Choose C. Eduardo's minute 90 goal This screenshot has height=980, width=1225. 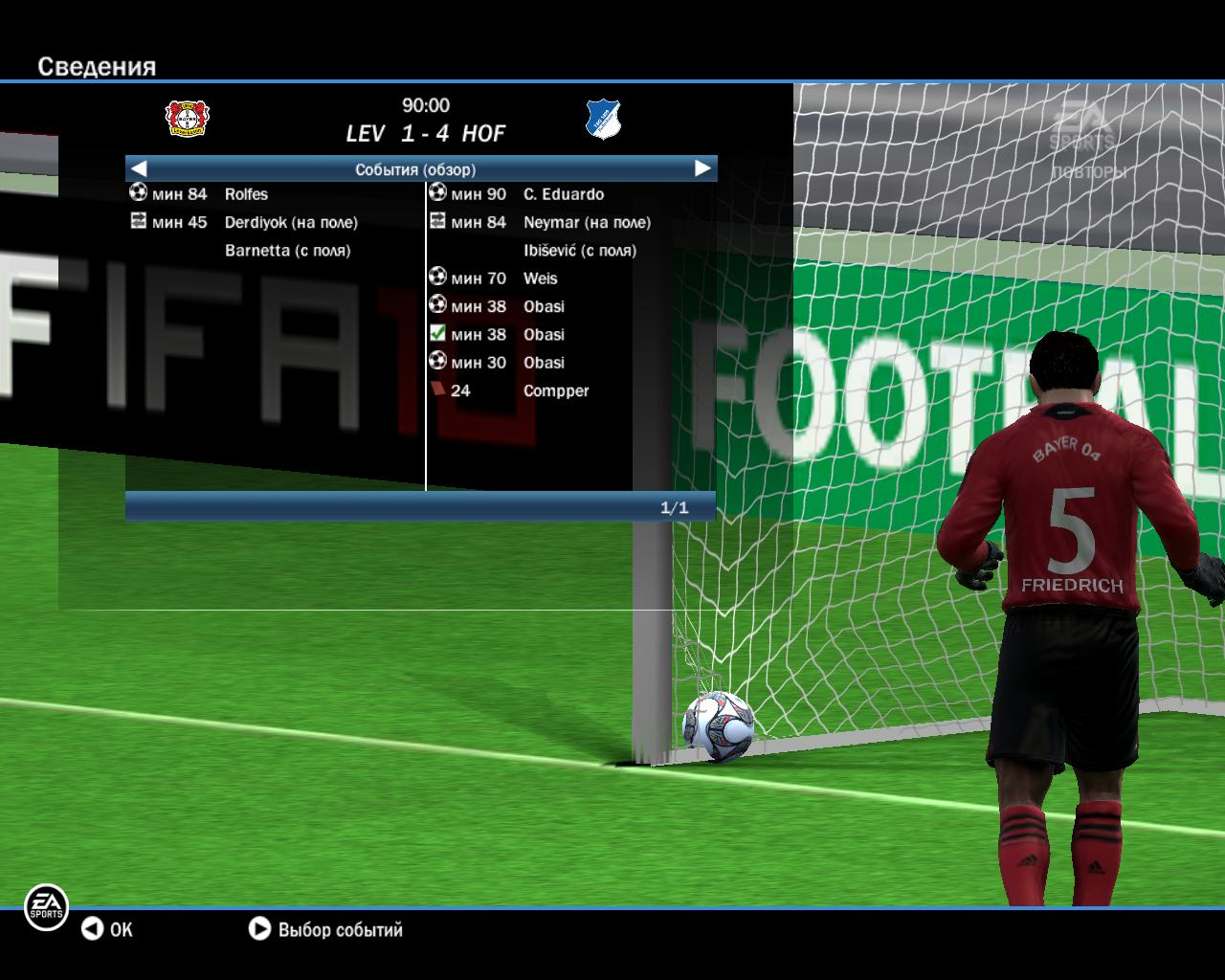click(x=563, y=194)
